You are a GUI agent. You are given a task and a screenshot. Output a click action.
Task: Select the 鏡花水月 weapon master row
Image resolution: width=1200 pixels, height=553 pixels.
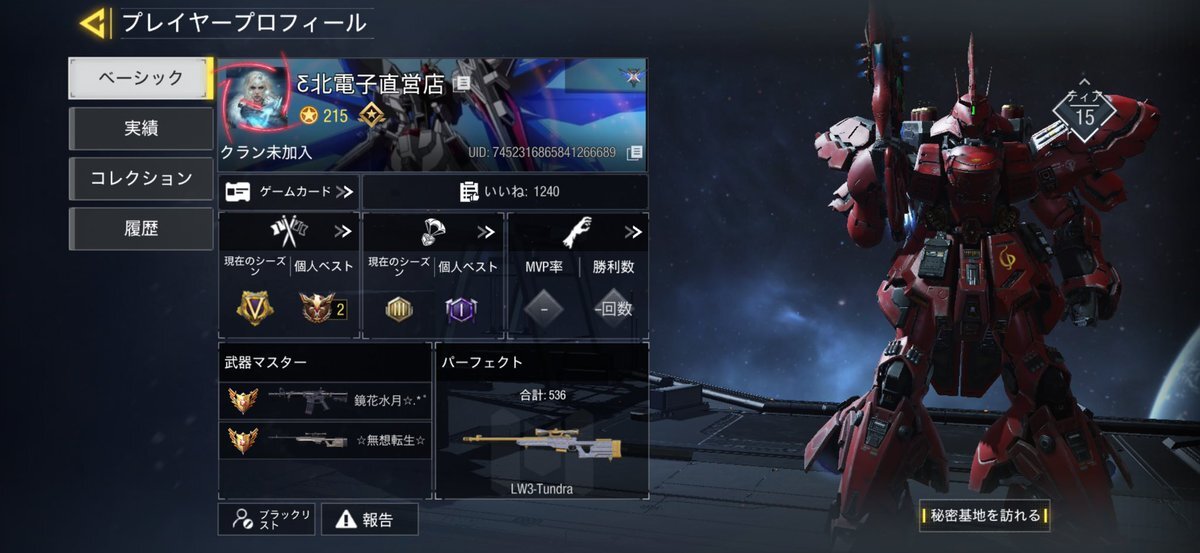point(325,401)
